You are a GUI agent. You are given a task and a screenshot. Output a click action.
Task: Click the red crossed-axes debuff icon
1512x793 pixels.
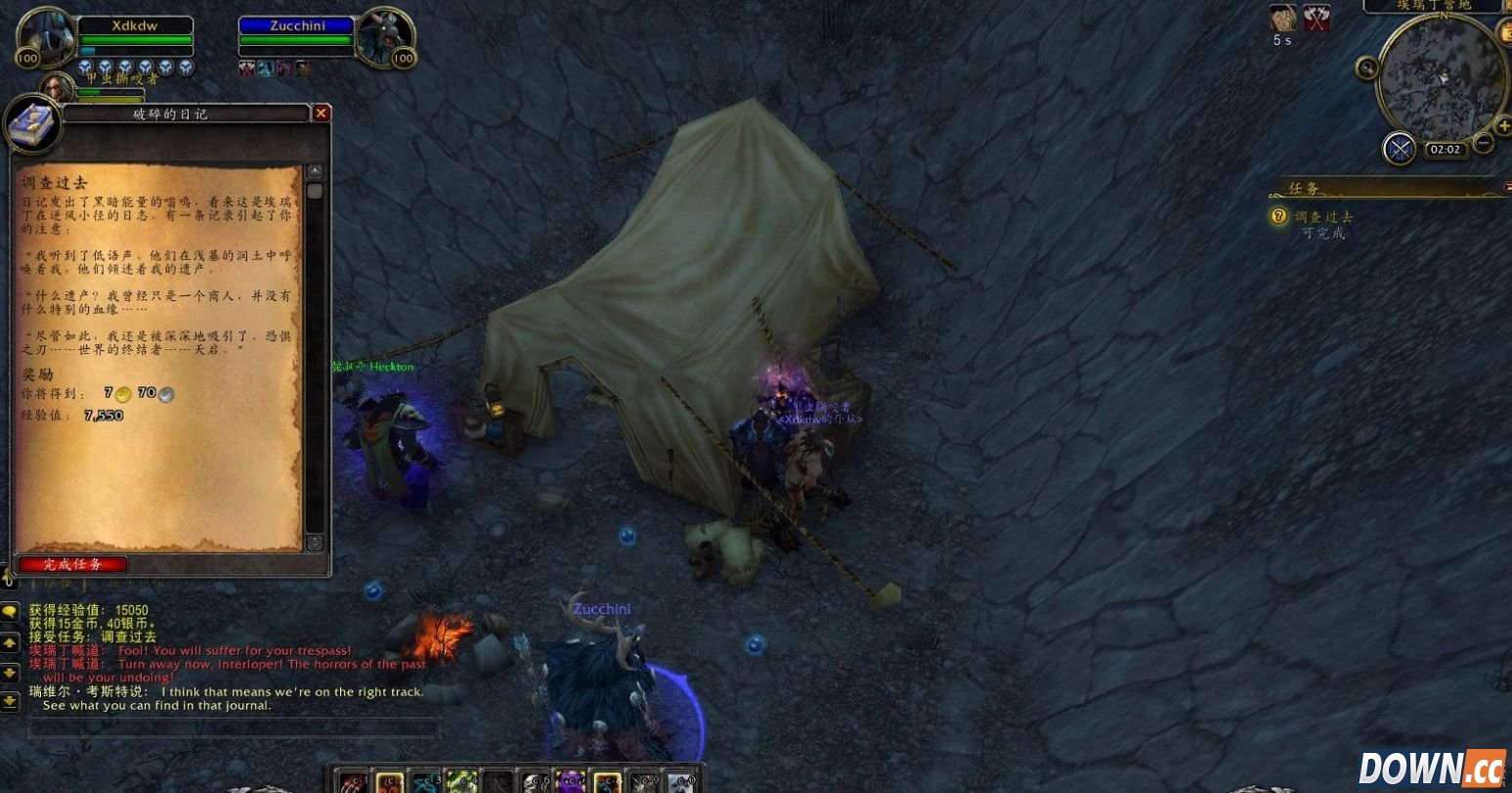1317,21
